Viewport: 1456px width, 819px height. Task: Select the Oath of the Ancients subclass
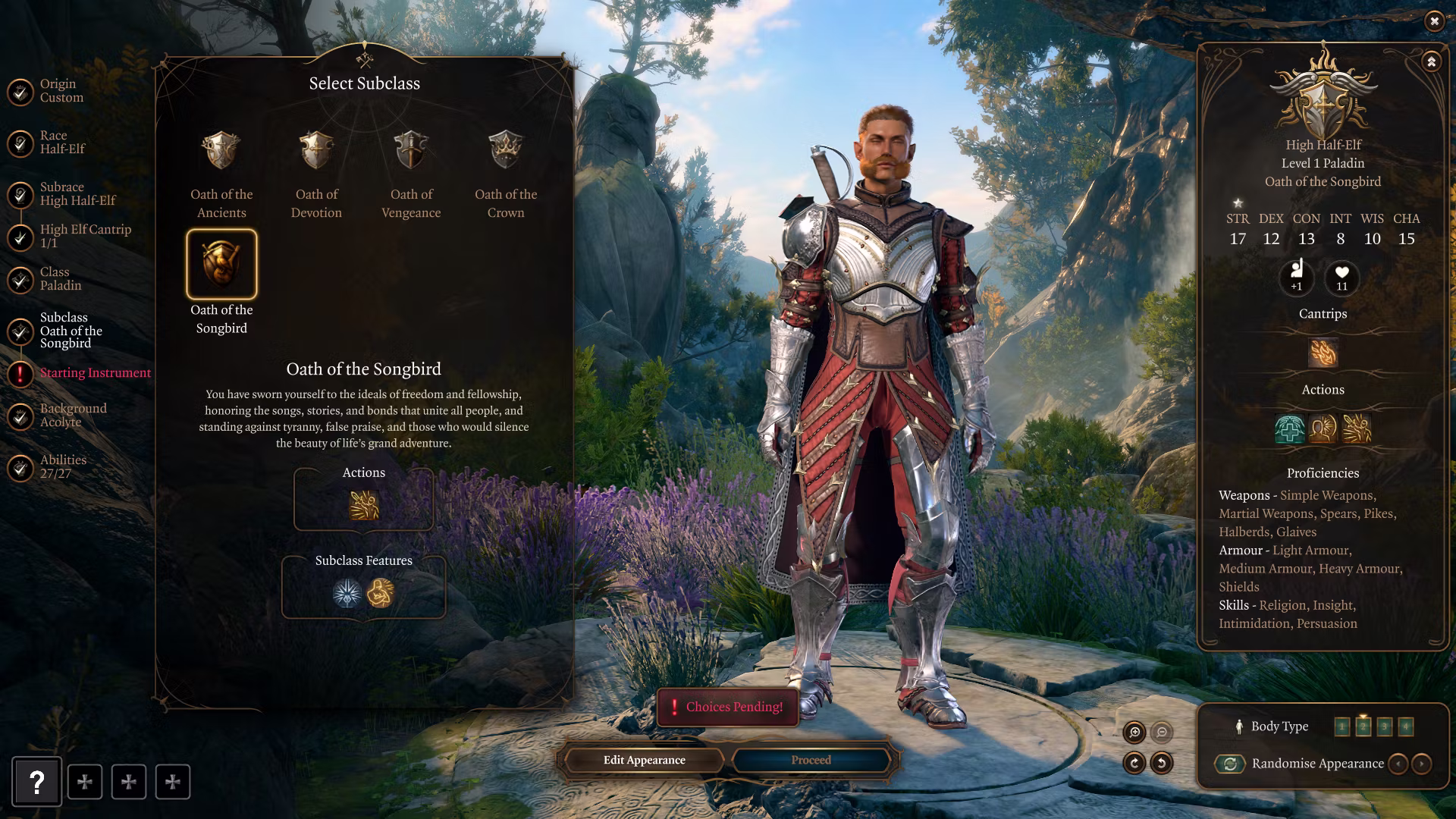tap(221, 151)
